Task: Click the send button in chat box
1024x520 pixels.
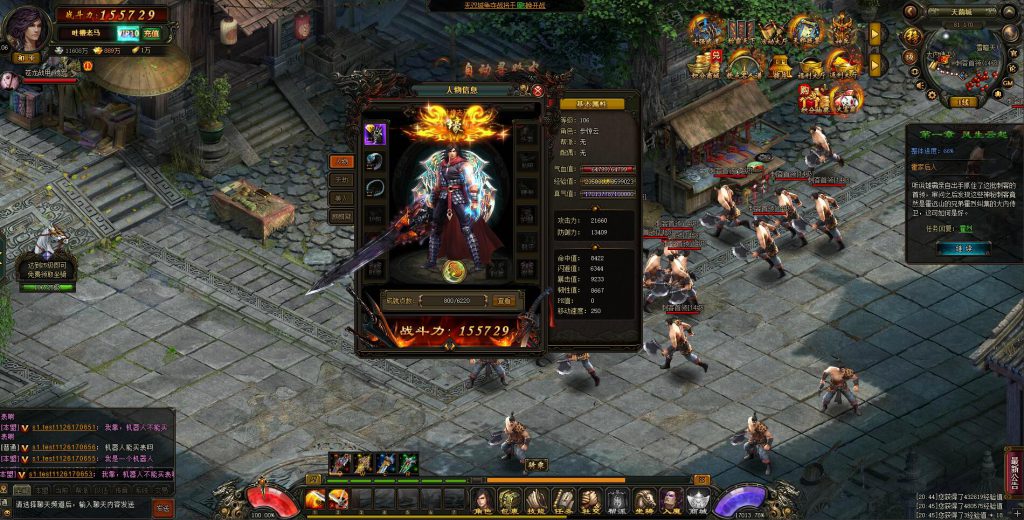Action: point(162,508)
